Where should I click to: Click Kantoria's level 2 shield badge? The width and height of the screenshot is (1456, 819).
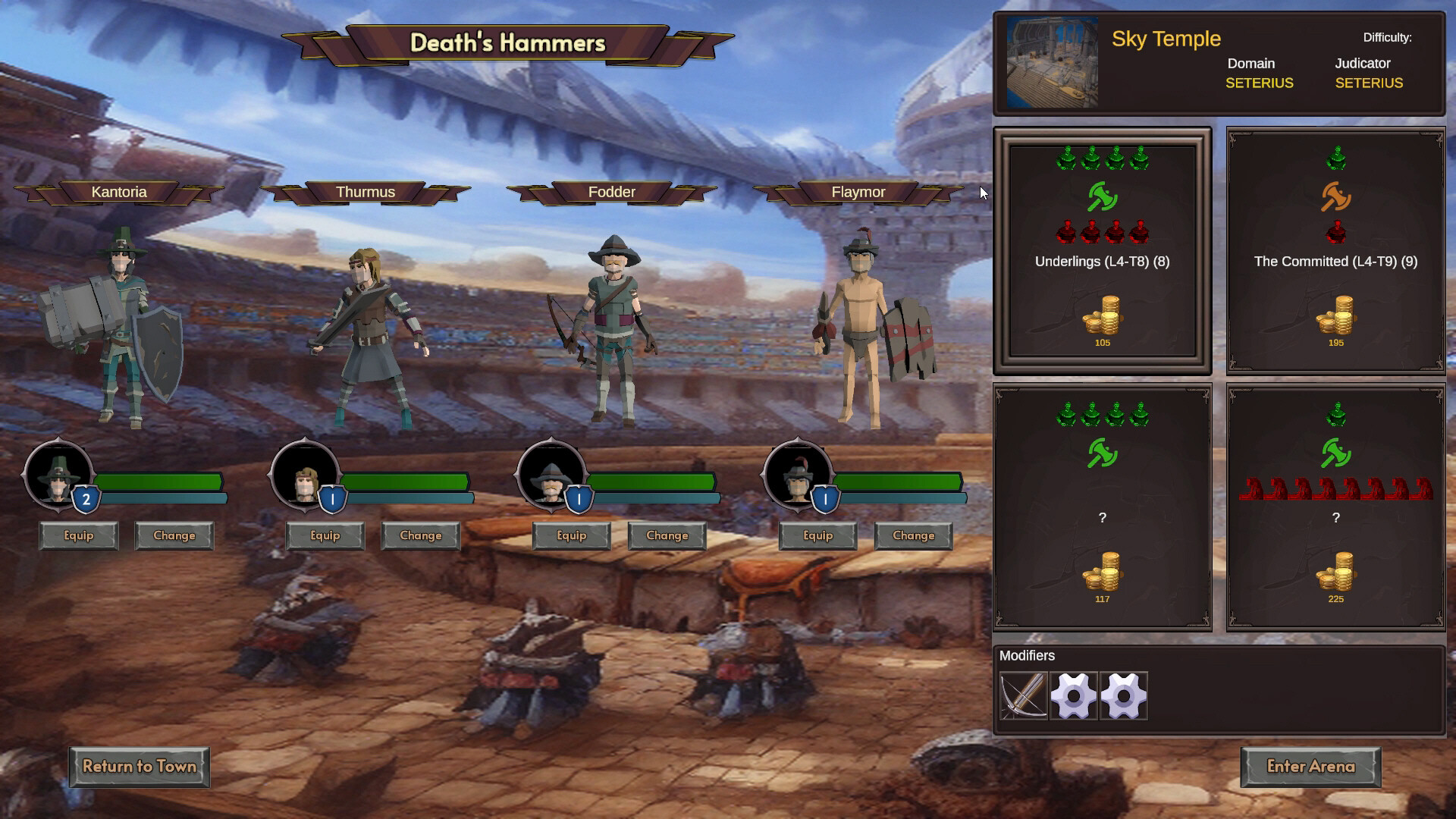click(x=86, y=498)
